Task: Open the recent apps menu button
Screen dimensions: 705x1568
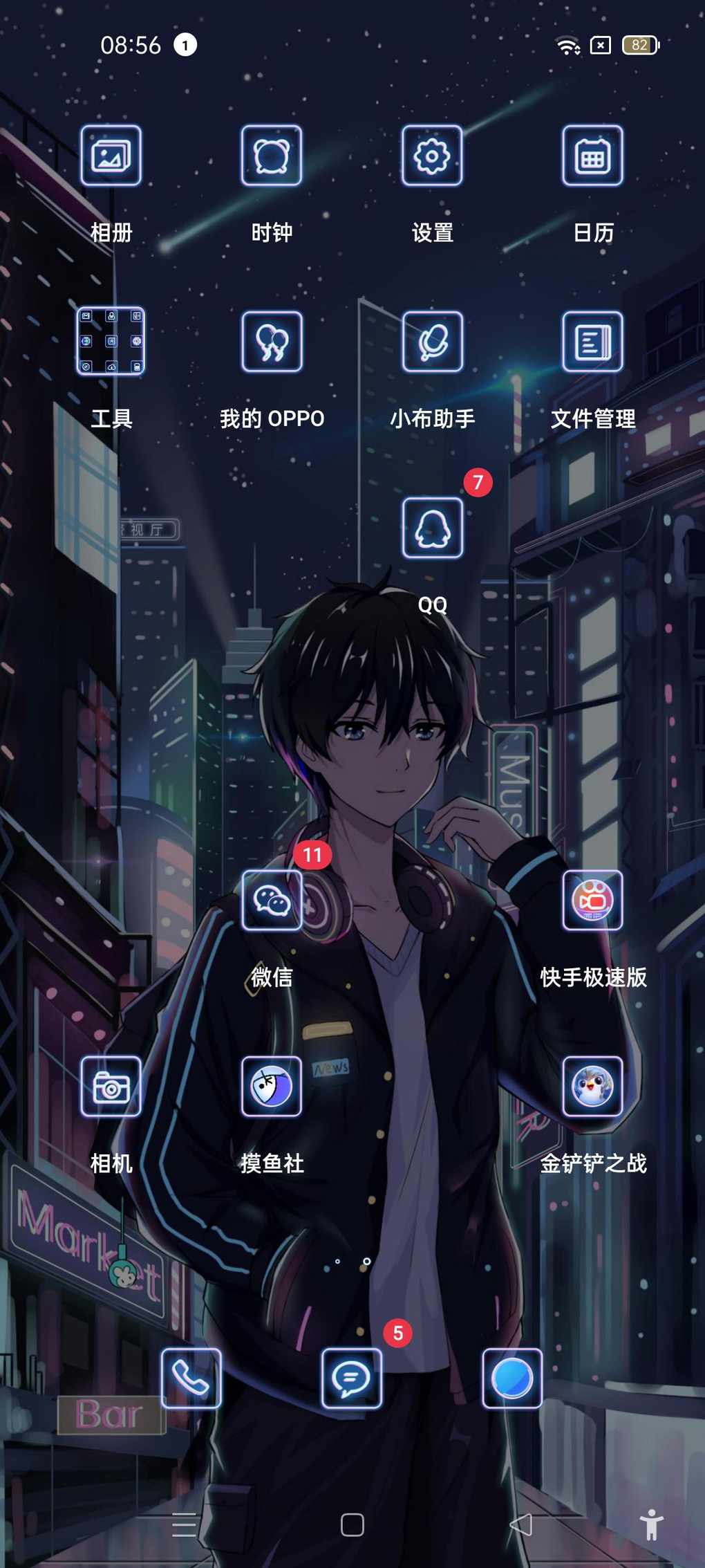Action: point(184,1524)
